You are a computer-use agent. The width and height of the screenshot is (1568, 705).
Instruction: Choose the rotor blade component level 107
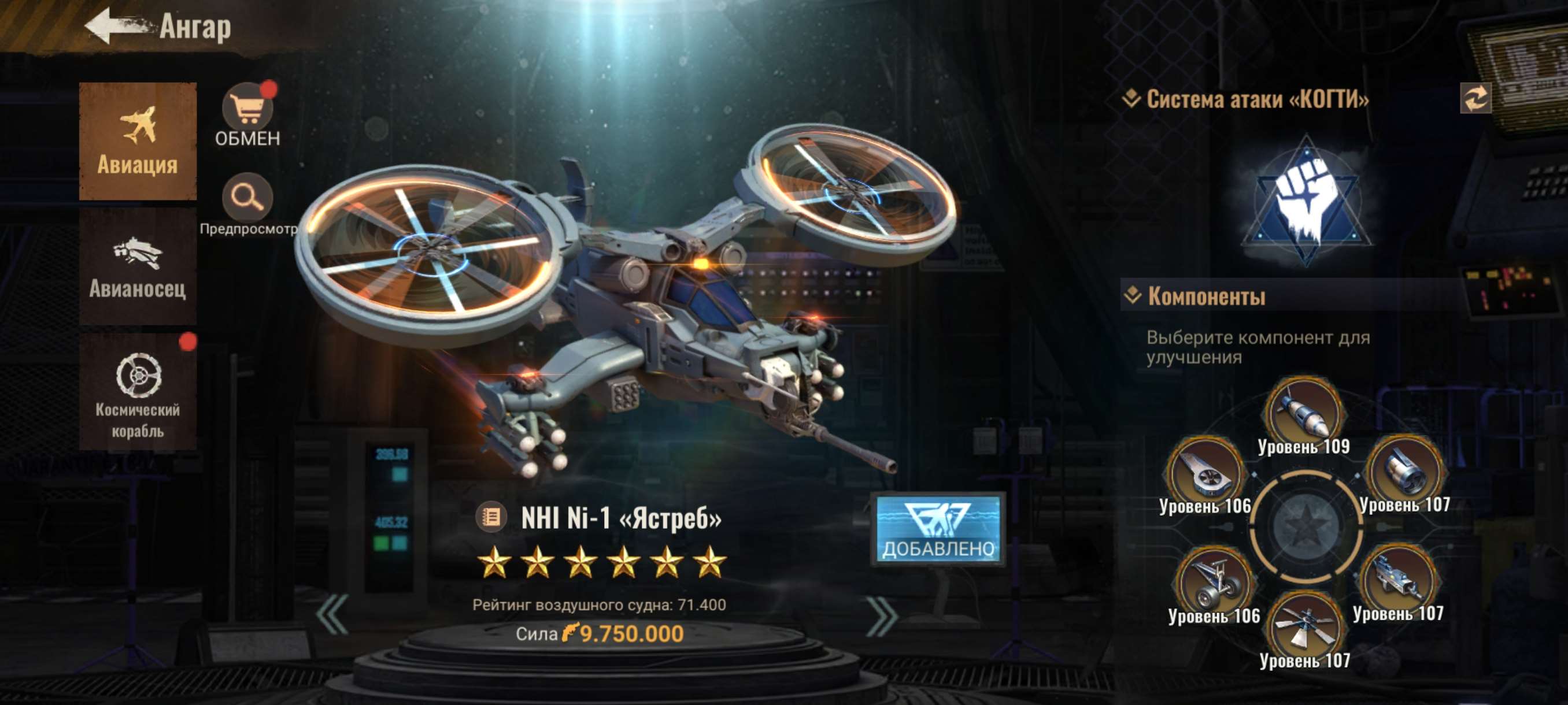[x=1304, y=628]
